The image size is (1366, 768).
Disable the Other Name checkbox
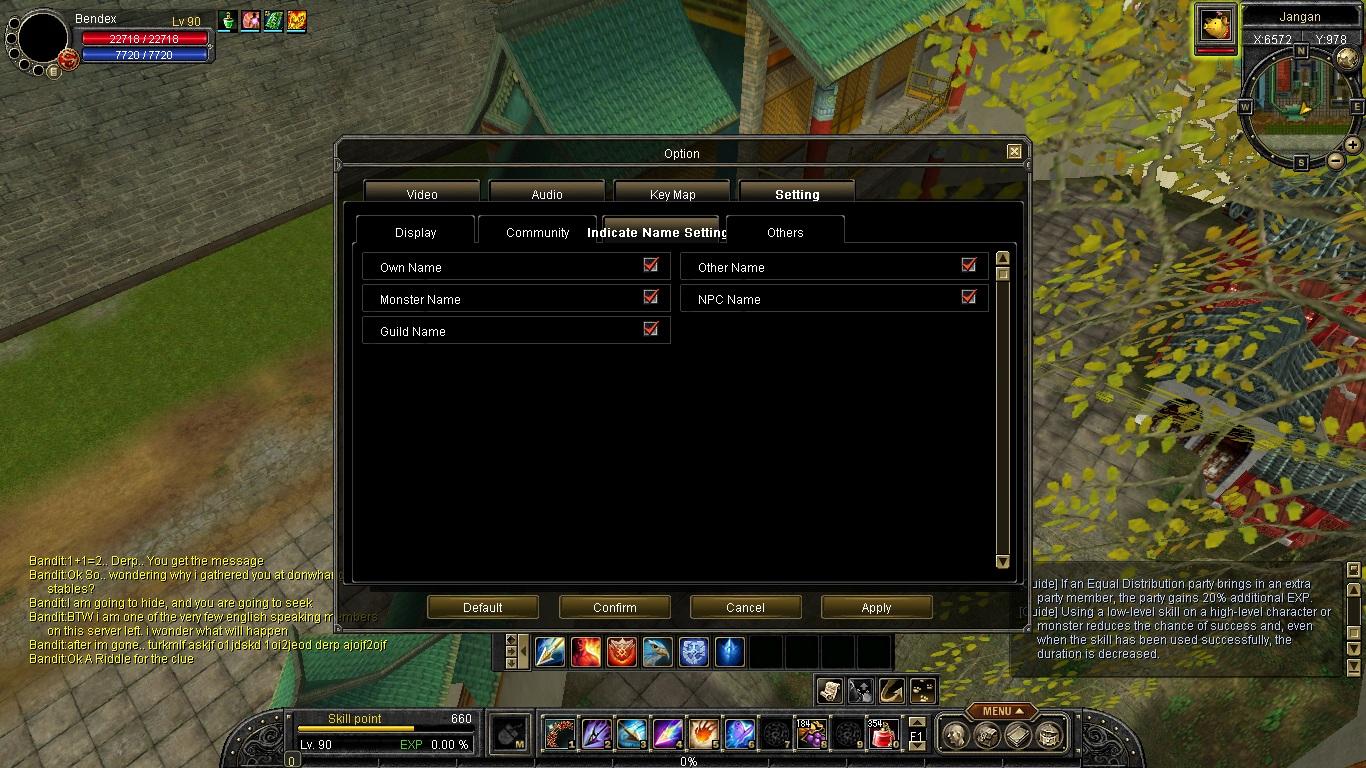pyautogui.click(x=968, y=266)
